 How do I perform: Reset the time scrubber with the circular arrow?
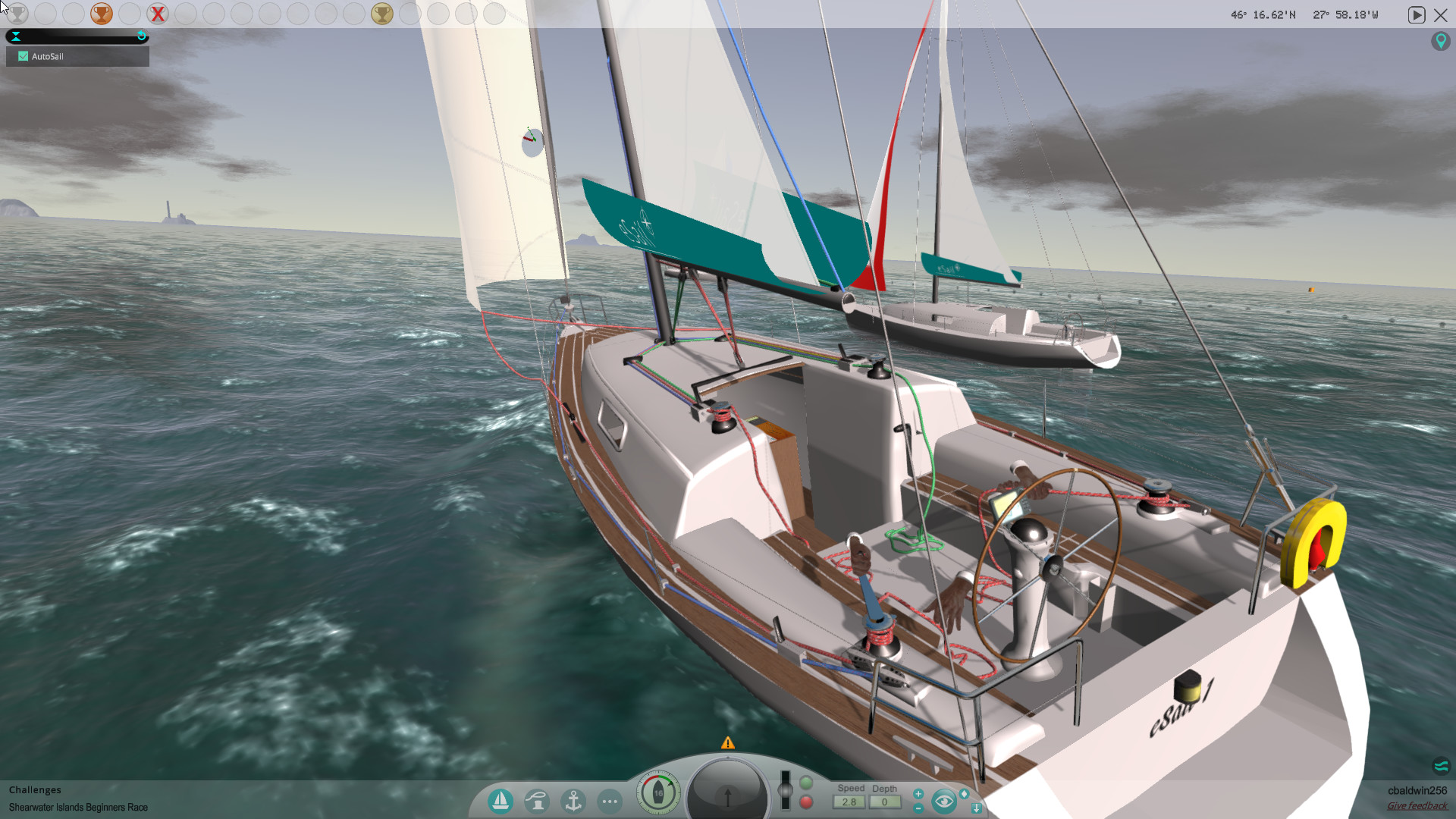[x=141, y=35]
